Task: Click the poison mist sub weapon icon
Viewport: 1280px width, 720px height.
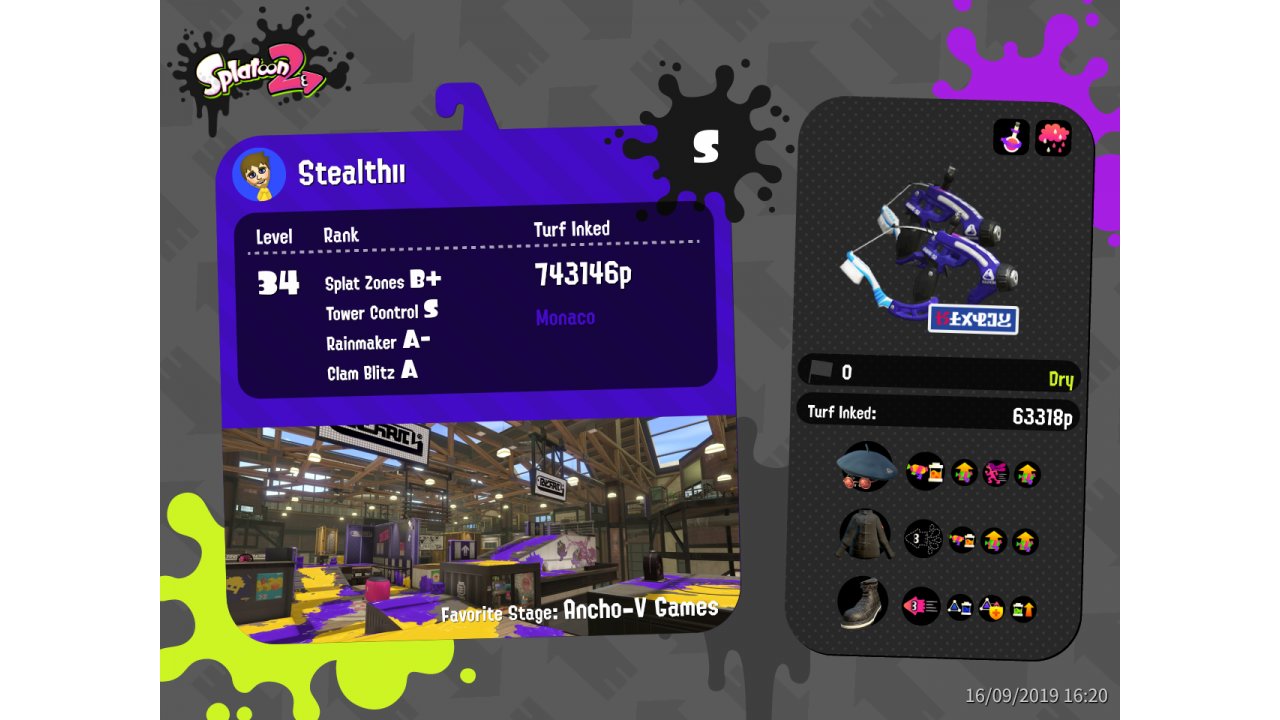Action: tap(1011, 137)
